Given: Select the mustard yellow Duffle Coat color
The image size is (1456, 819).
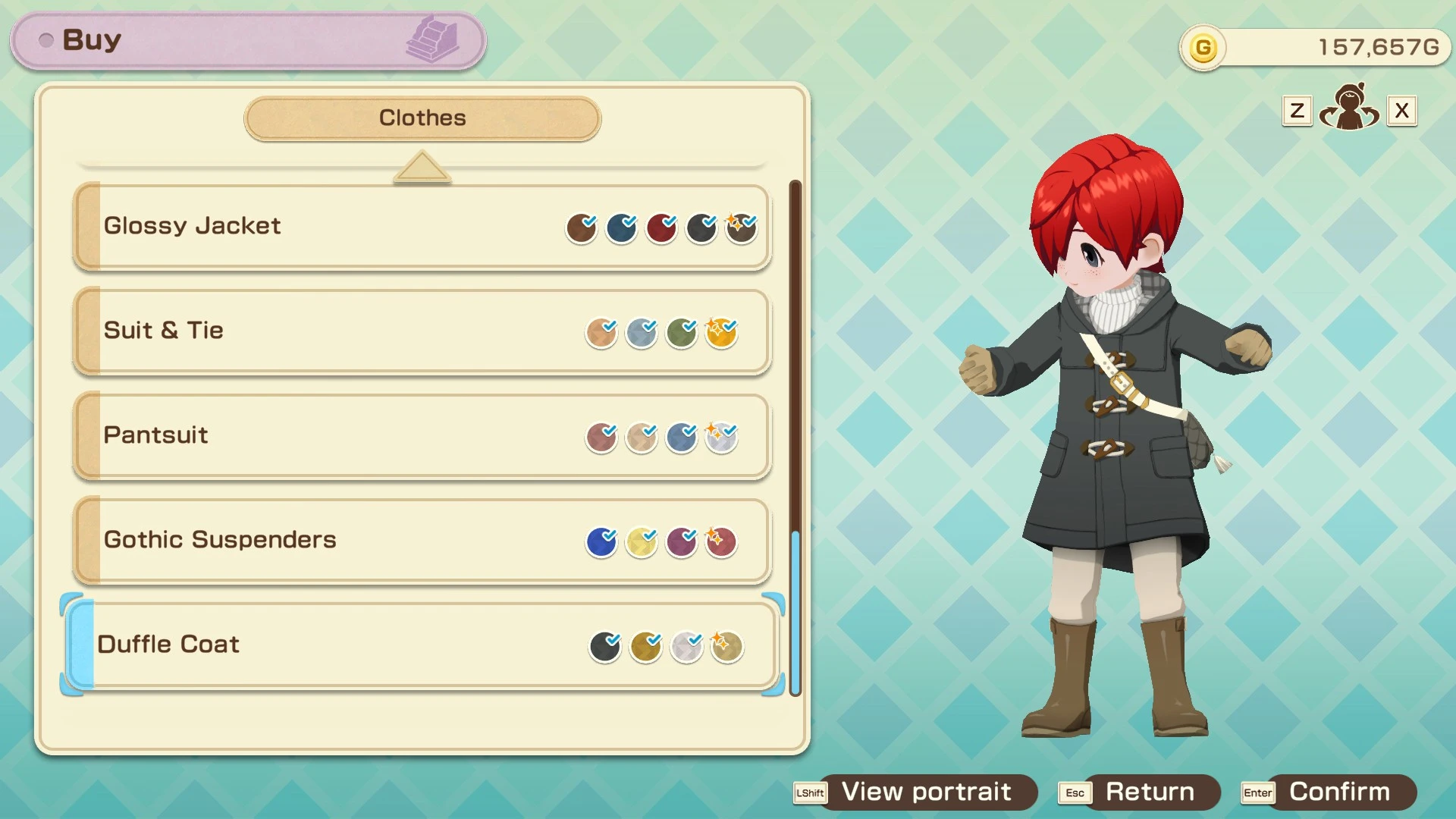Looking at the screenshot, I should click(x=645, y=647).
